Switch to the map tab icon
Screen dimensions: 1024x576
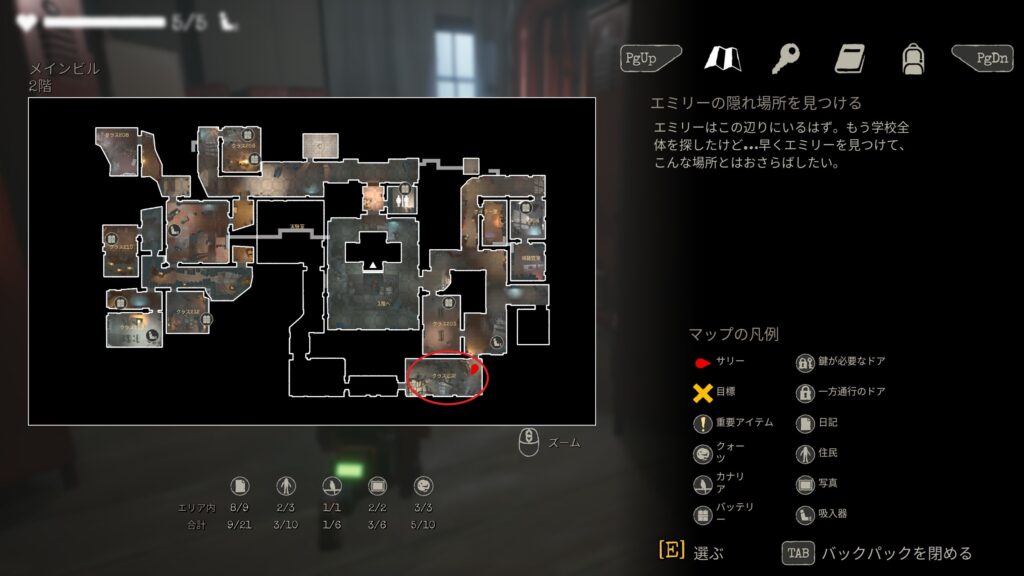pyautogui.click(x=722, y=58)
